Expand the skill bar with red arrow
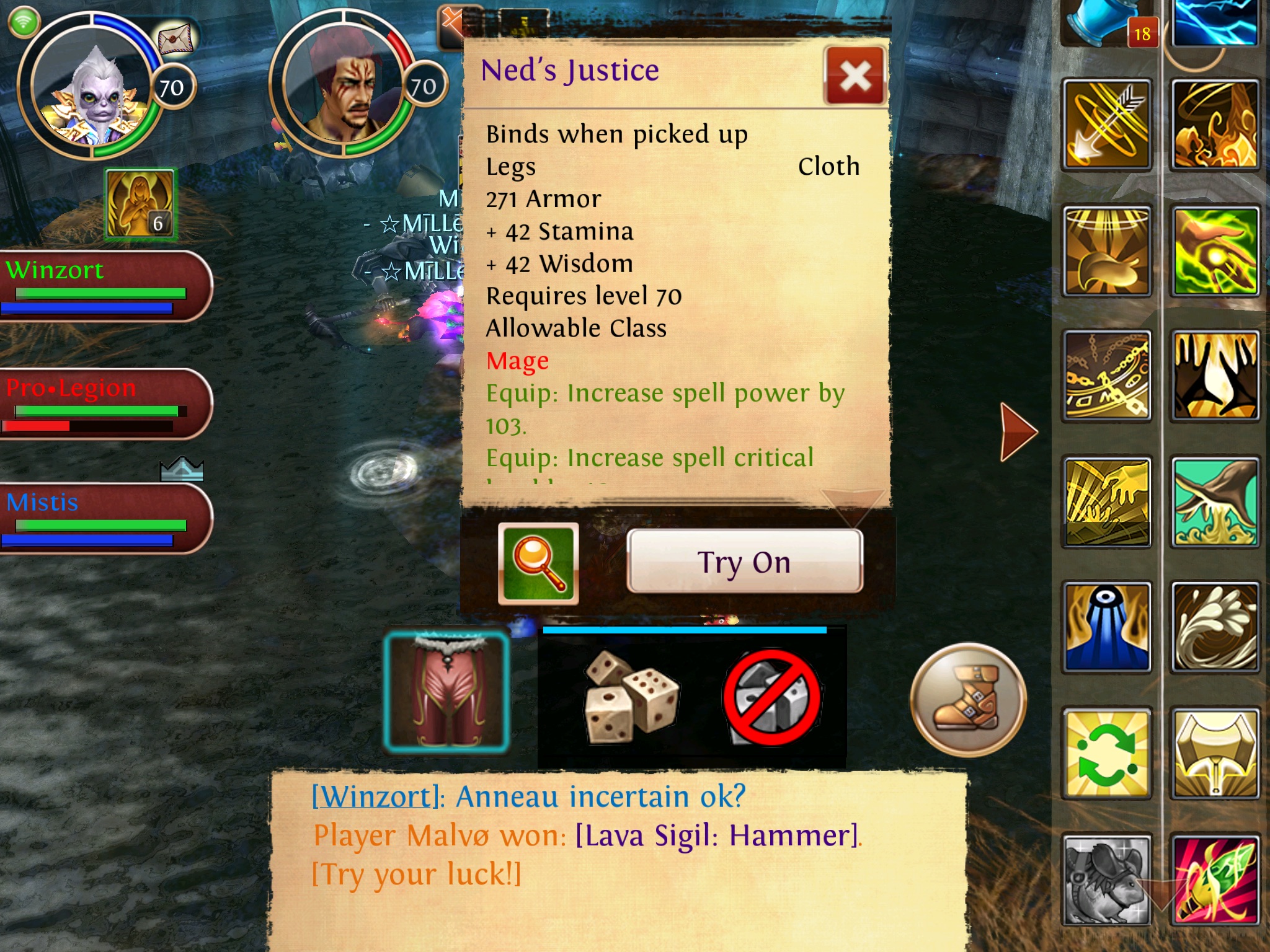The height and width of the screenshot is (952, 1270). click(x=1018, y=431)
